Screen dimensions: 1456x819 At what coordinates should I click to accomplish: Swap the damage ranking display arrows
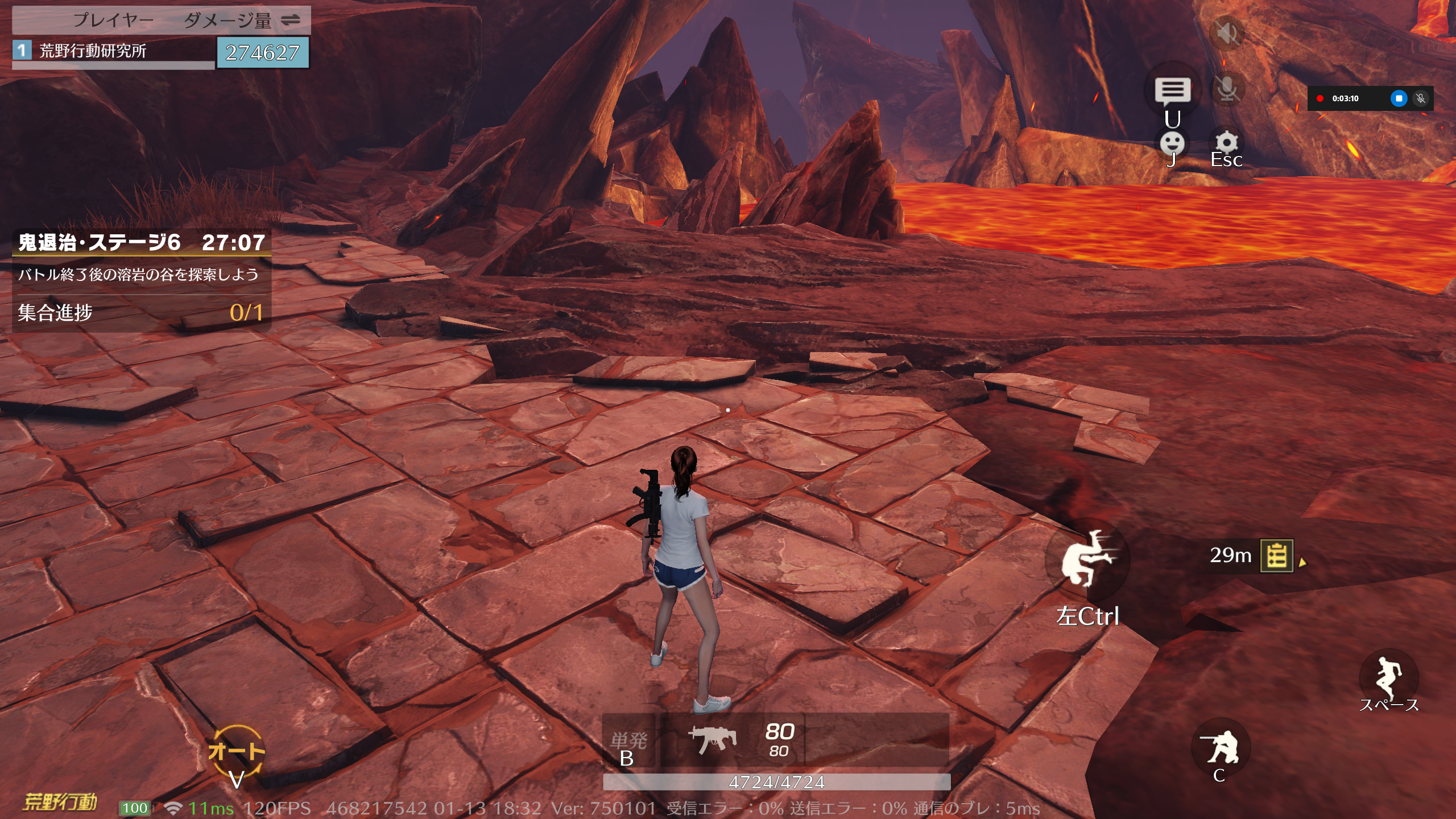[291, 20]
